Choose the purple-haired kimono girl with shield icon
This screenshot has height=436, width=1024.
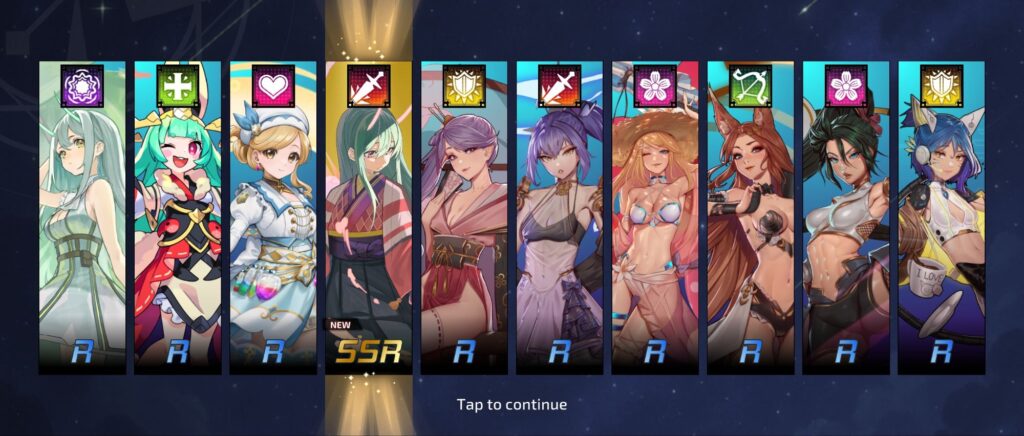(464, 220)
